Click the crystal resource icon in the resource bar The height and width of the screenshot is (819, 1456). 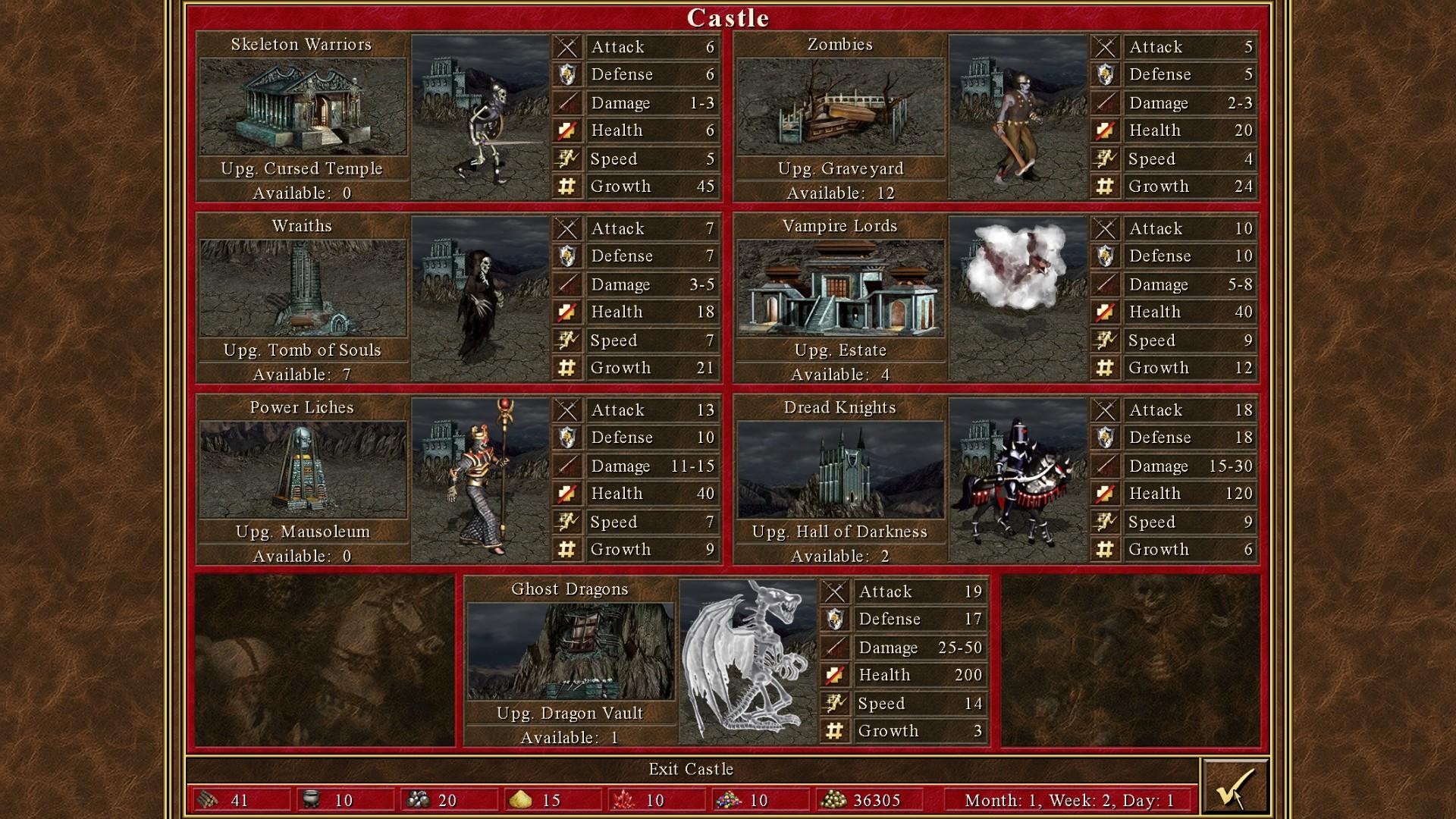click(x=624, y=799)
